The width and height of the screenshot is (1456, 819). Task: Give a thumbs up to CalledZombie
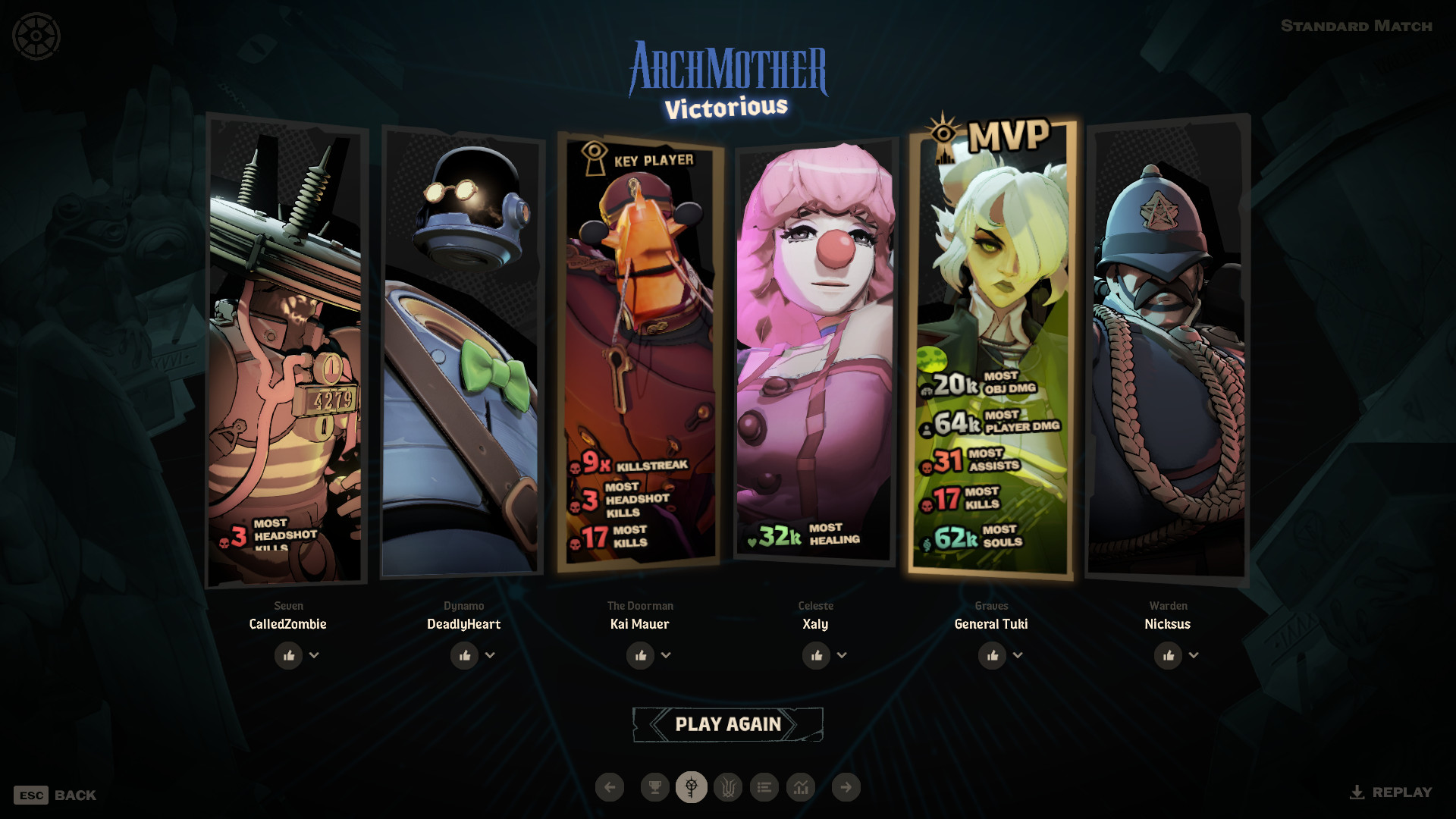point(288,655)
